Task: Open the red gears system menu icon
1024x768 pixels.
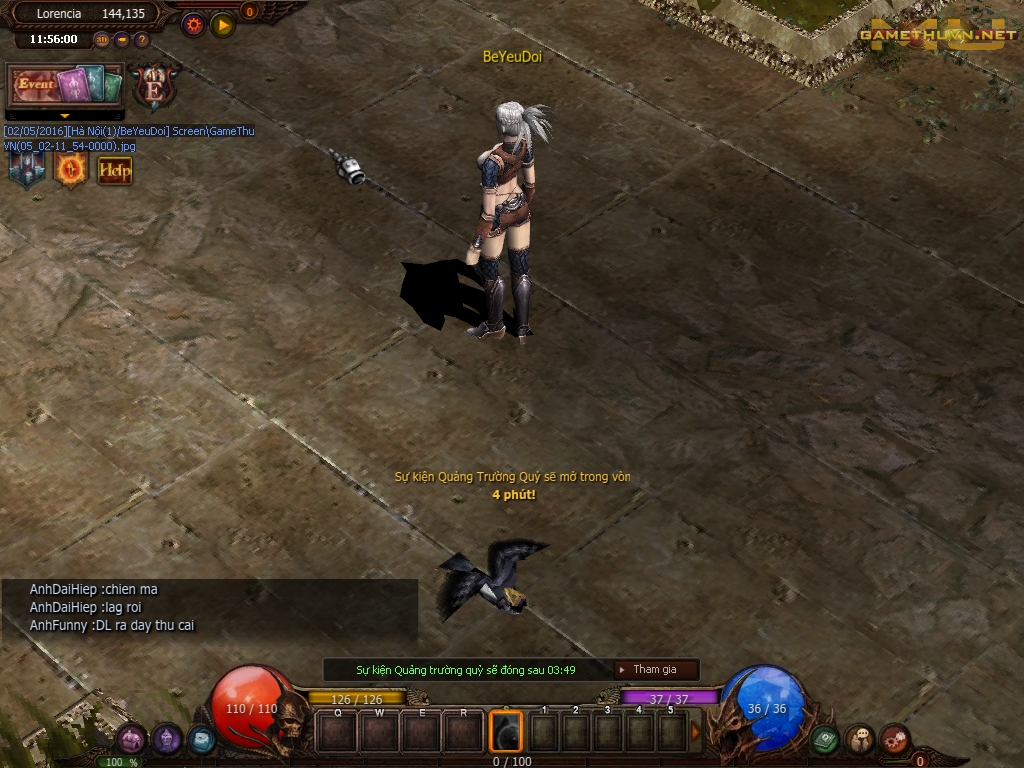Action: click(894, 739)
